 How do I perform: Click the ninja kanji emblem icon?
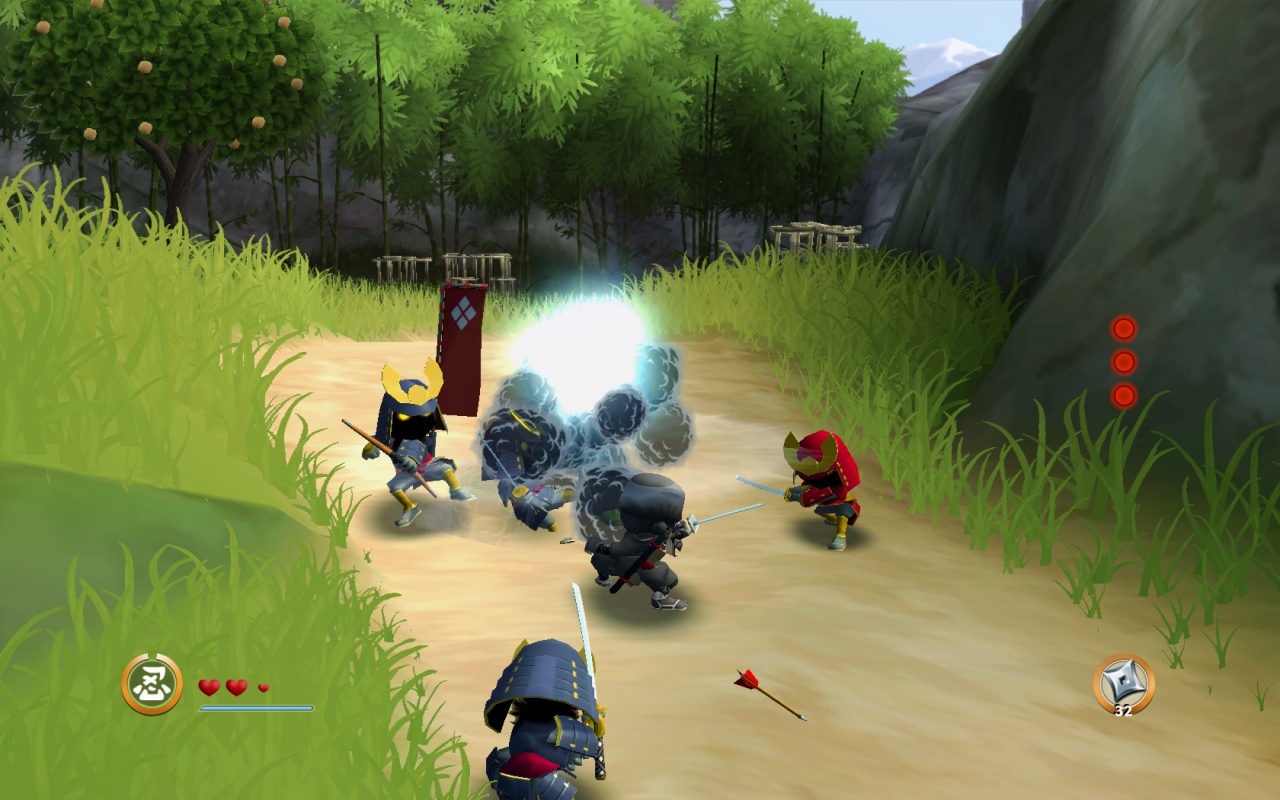click(152, 684)
